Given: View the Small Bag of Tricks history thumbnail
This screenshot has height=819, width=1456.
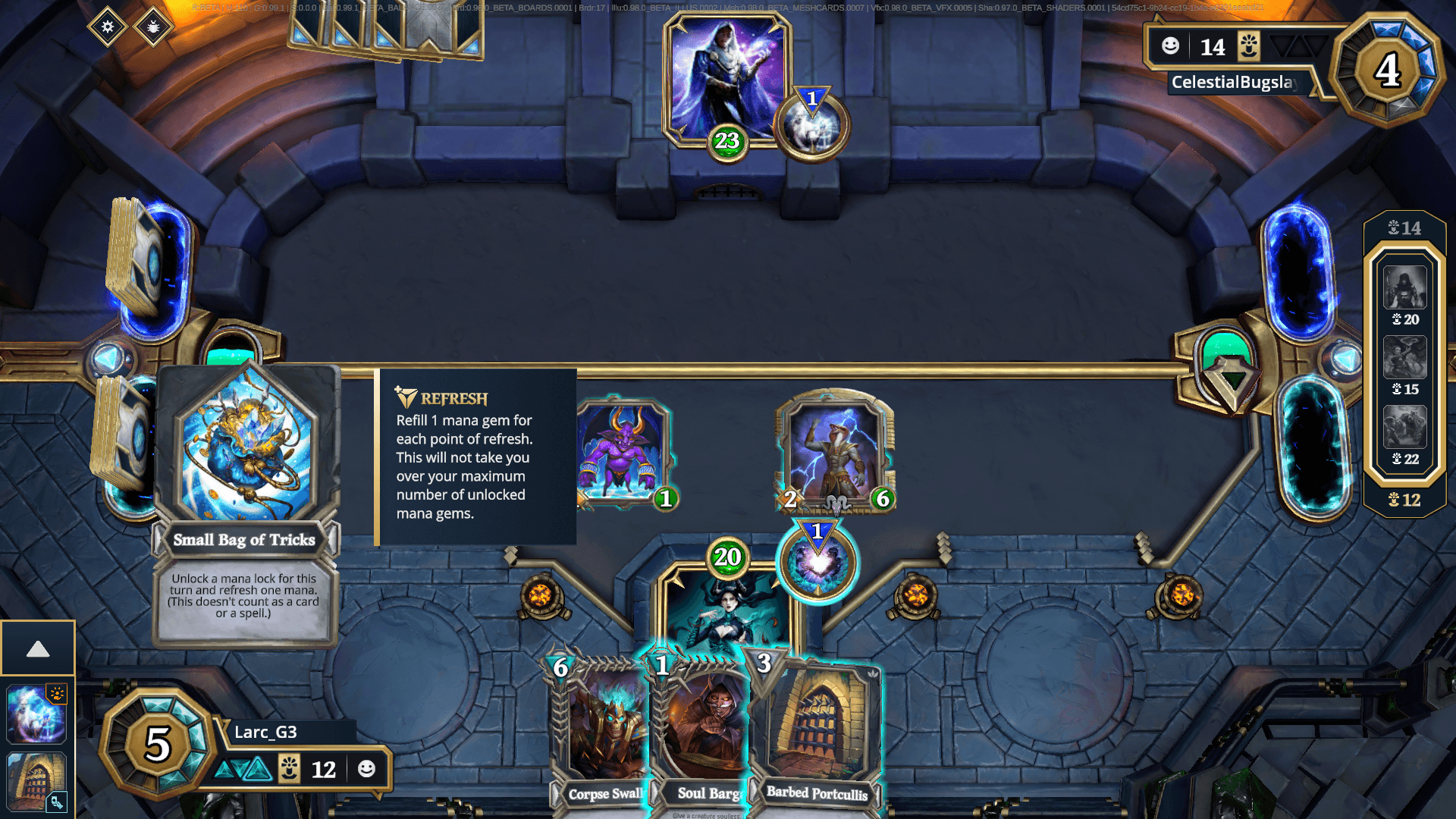Looking at the screenshot, I should [36, 714].
